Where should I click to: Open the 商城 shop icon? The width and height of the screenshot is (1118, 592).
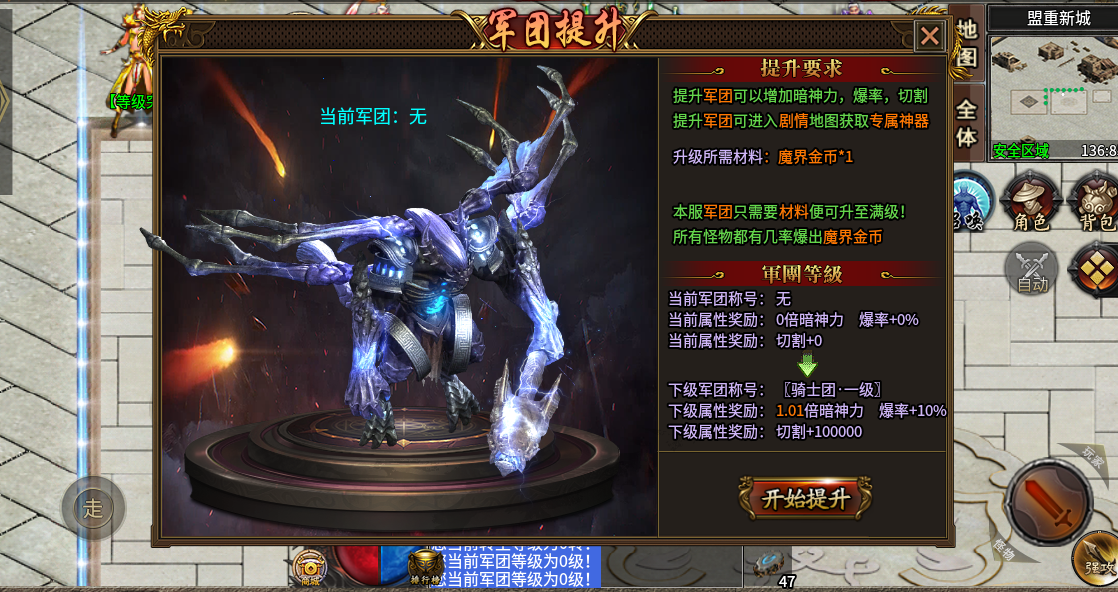click(310, 568)
